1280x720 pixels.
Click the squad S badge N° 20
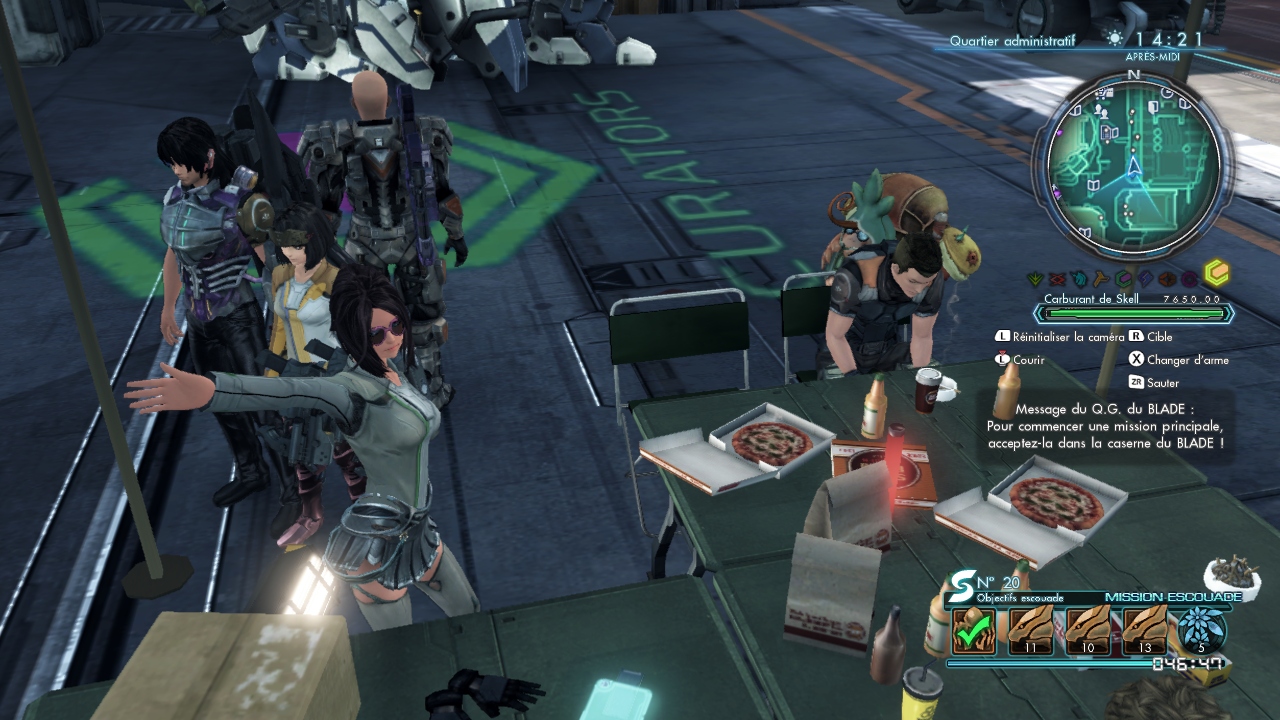click(x=964, y=582)
